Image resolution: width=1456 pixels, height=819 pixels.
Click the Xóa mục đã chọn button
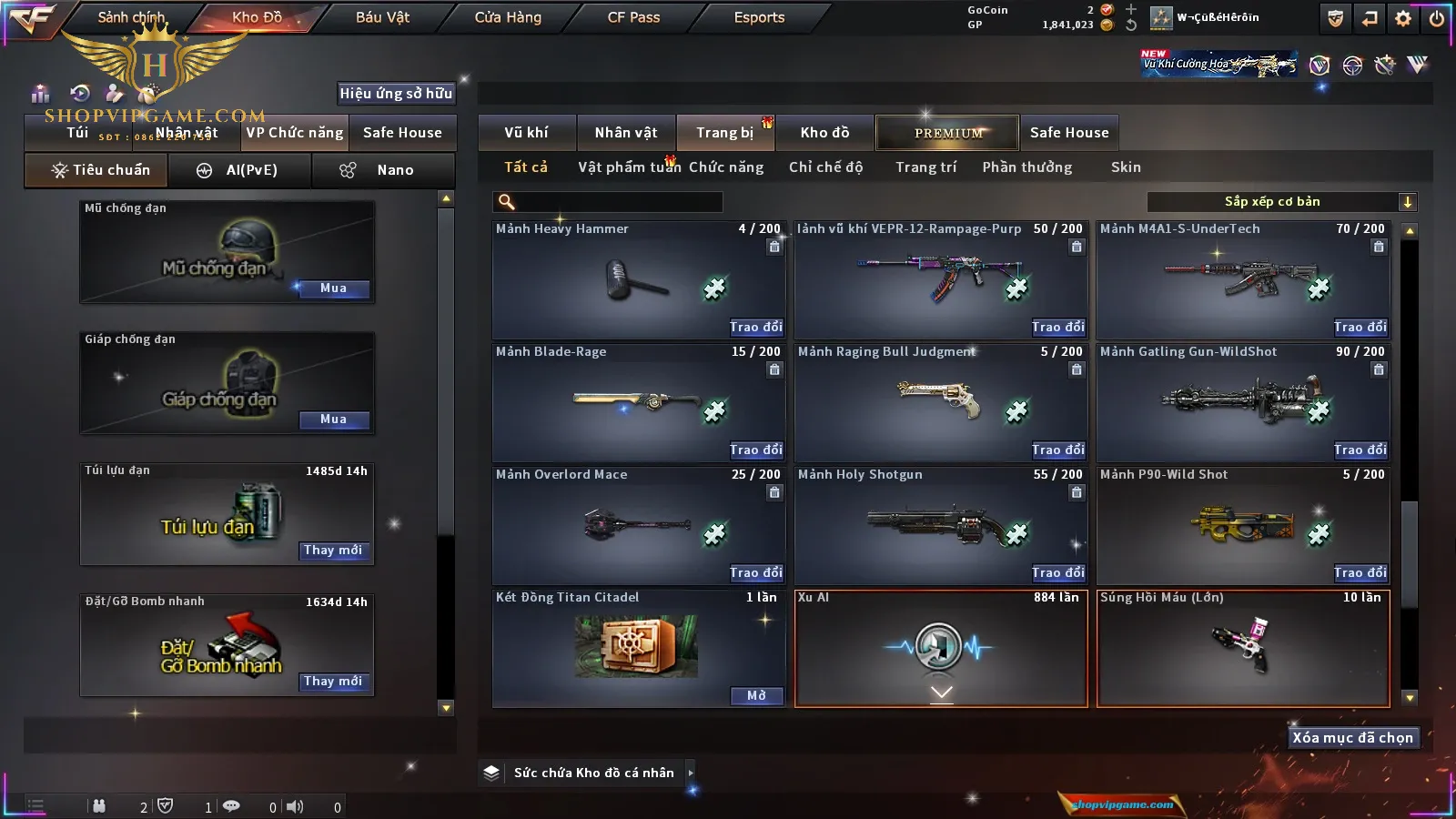1352,738
